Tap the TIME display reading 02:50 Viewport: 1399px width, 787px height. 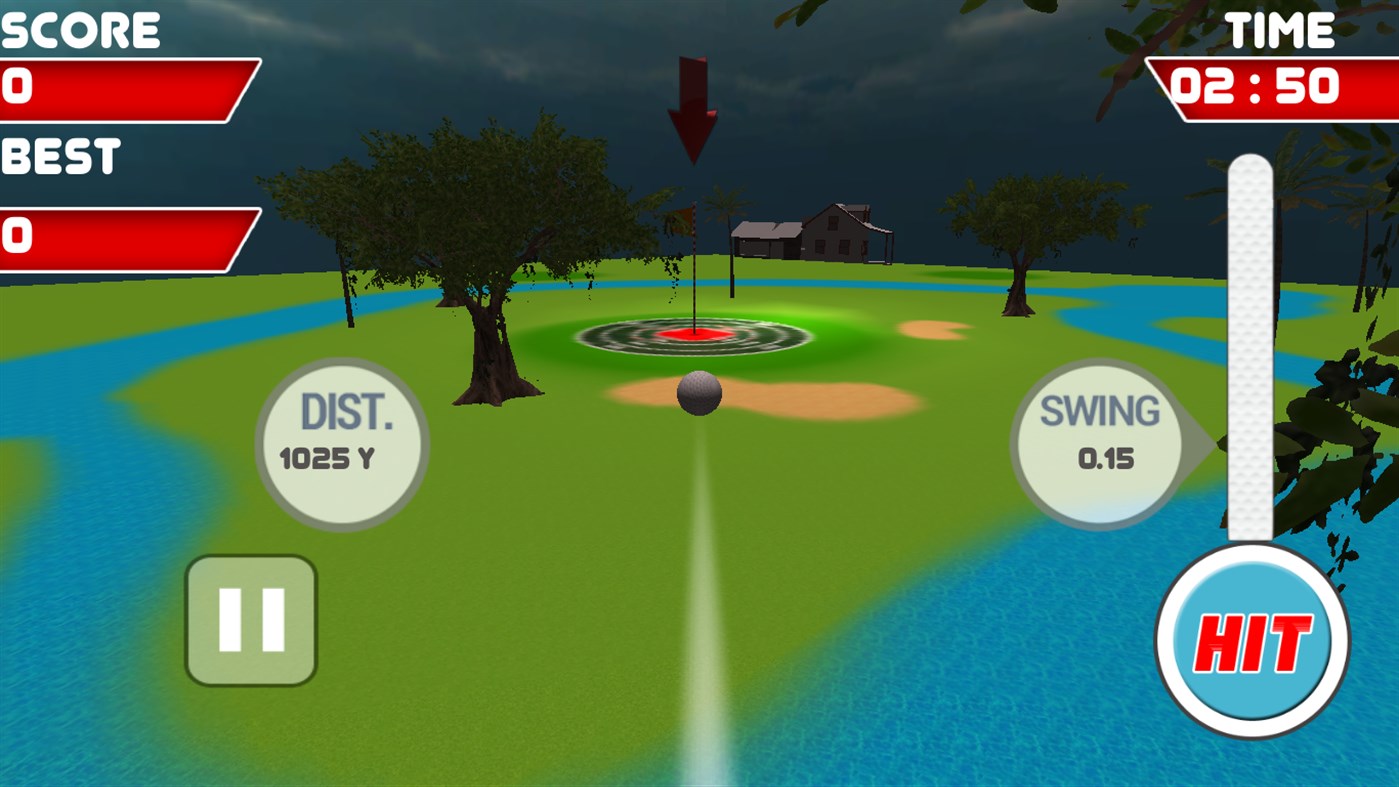[1255, 86]
